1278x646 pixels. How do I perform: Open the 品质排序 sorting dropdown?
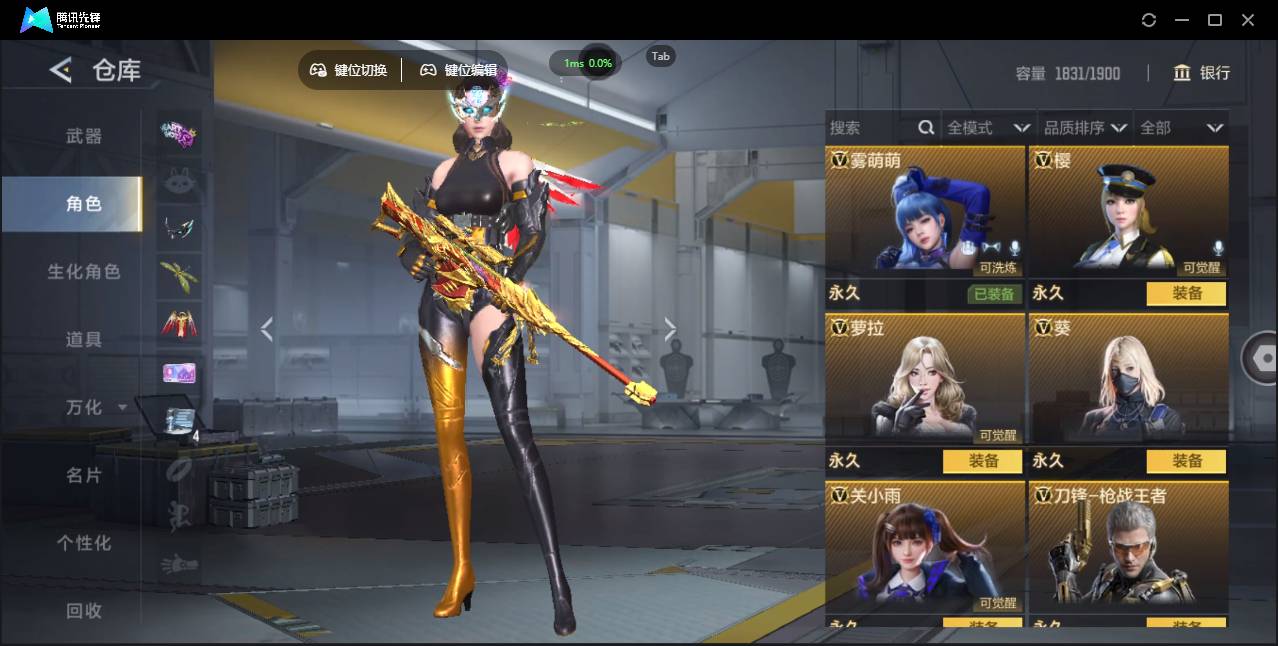(1085, 128)
